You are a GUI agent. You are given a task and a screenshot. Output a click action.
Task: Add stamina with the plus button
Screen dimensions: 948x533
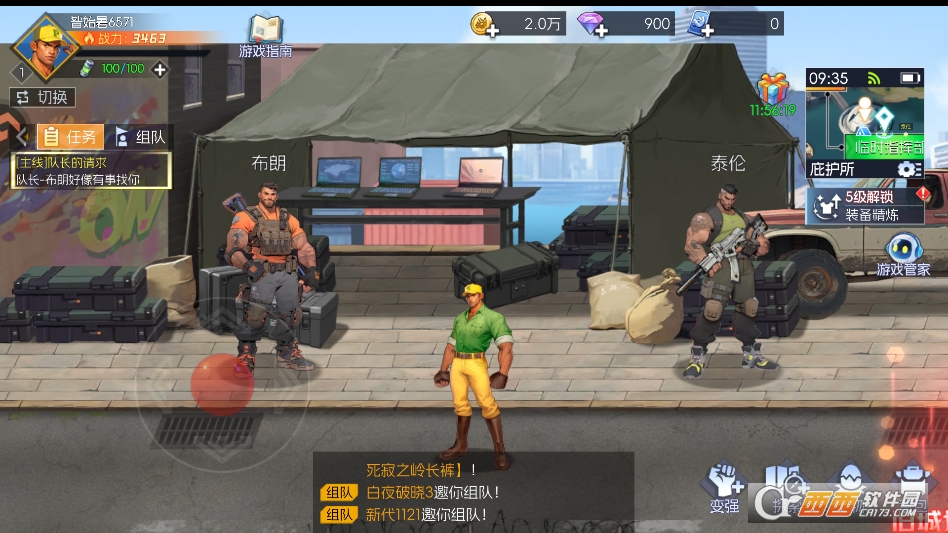tap(159, 69)
